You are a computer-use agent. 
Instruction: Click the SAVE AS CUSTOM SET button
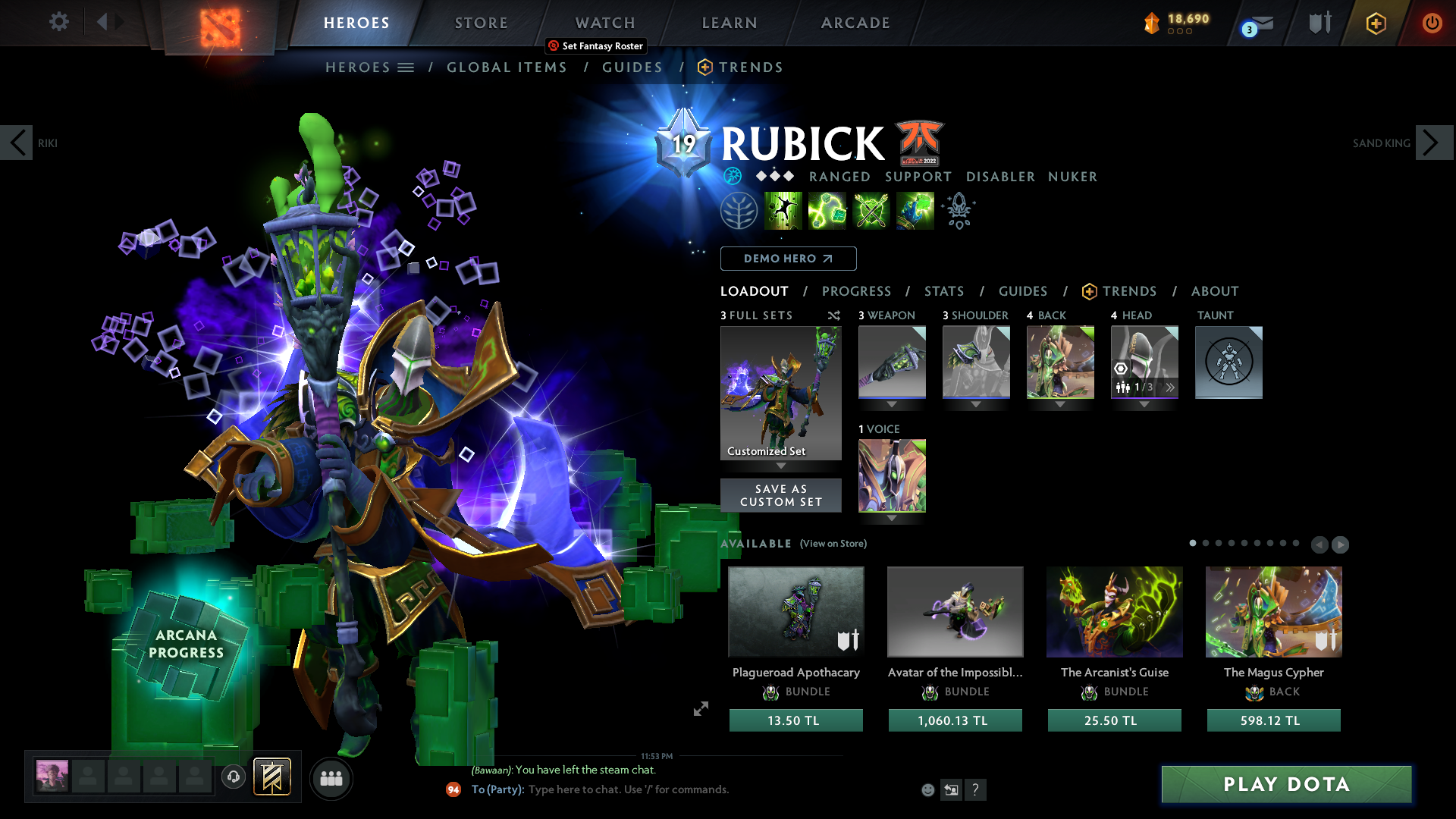pyautogui.click(x=780, y=495)
